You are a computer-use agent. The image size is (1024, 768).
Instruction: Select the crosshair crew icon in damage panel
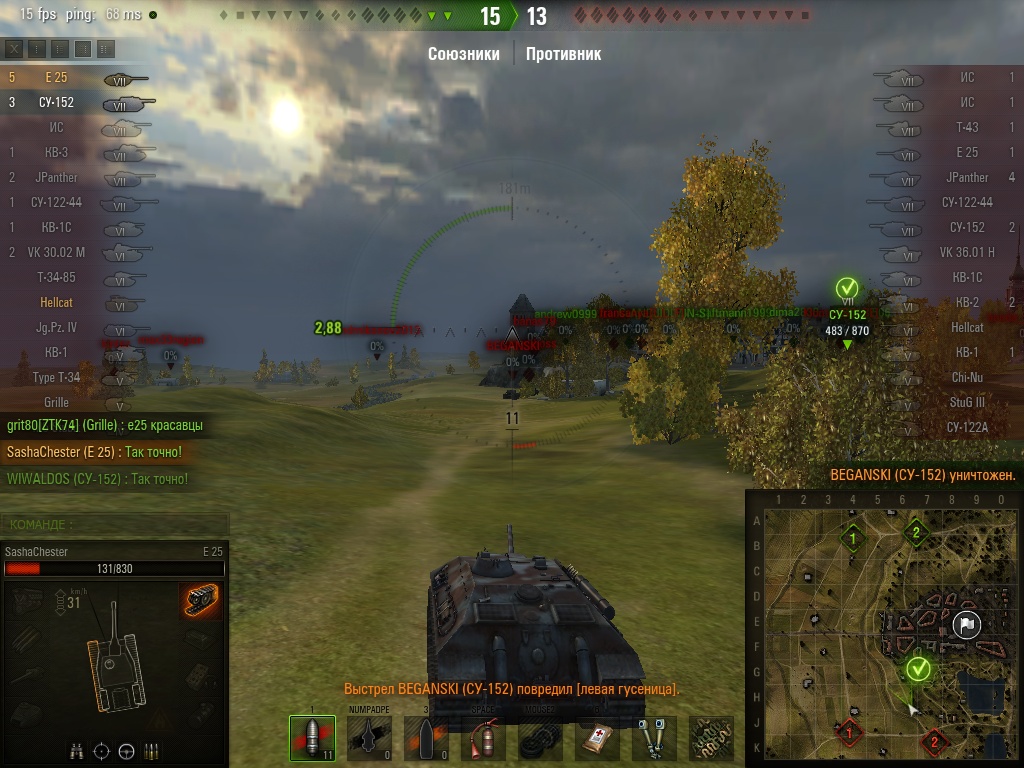click(101, 751)
